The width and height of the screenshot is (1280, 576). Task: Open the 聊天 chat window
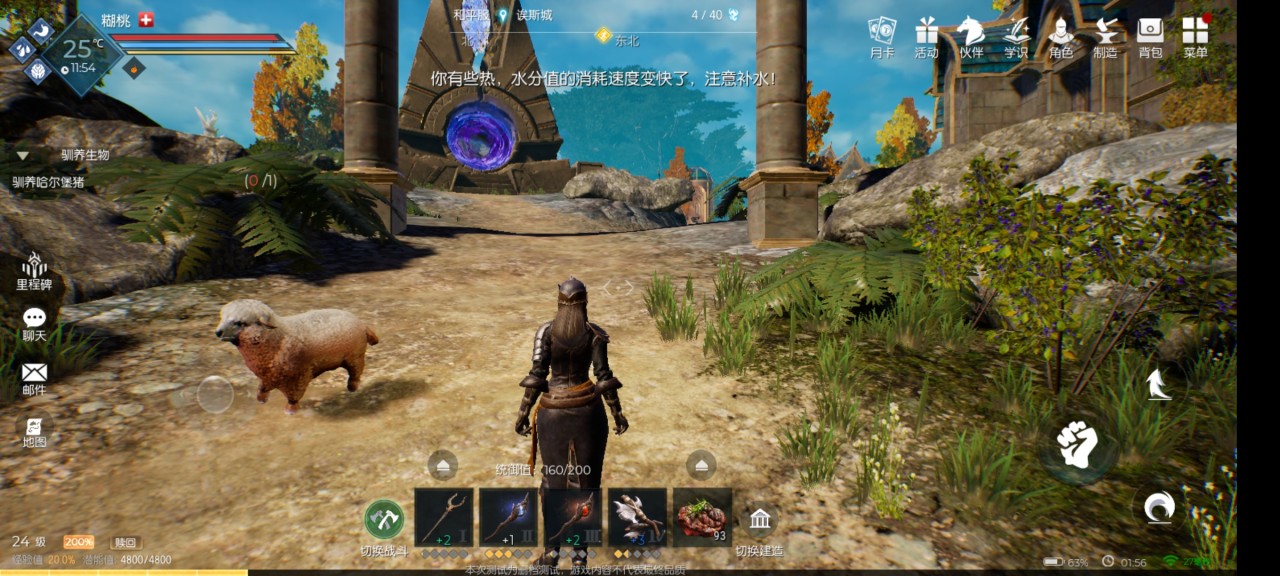tap(34, 323)
